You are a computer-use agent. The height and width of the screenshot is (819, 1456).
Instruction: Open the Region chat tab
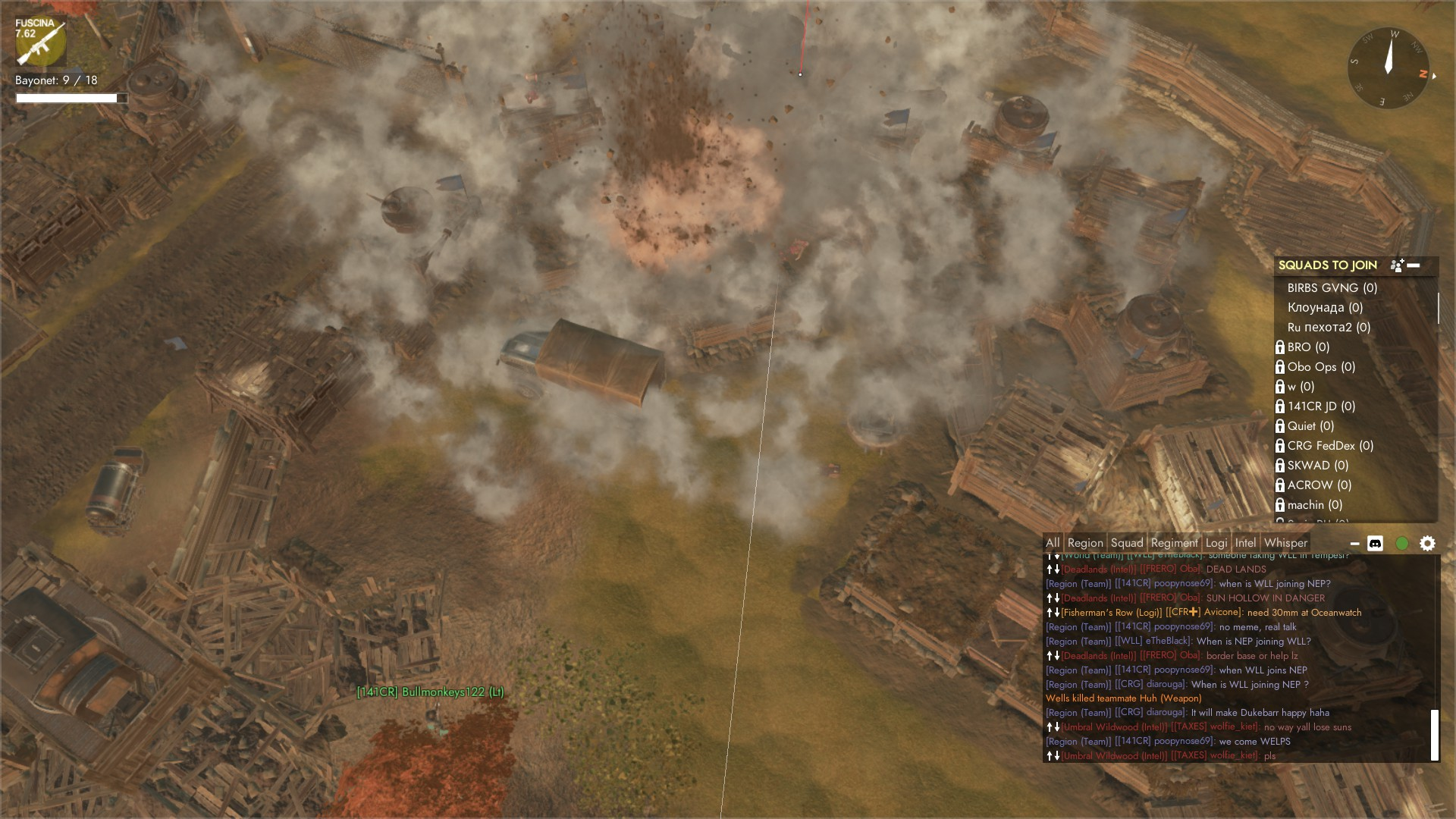point(1085,543)
